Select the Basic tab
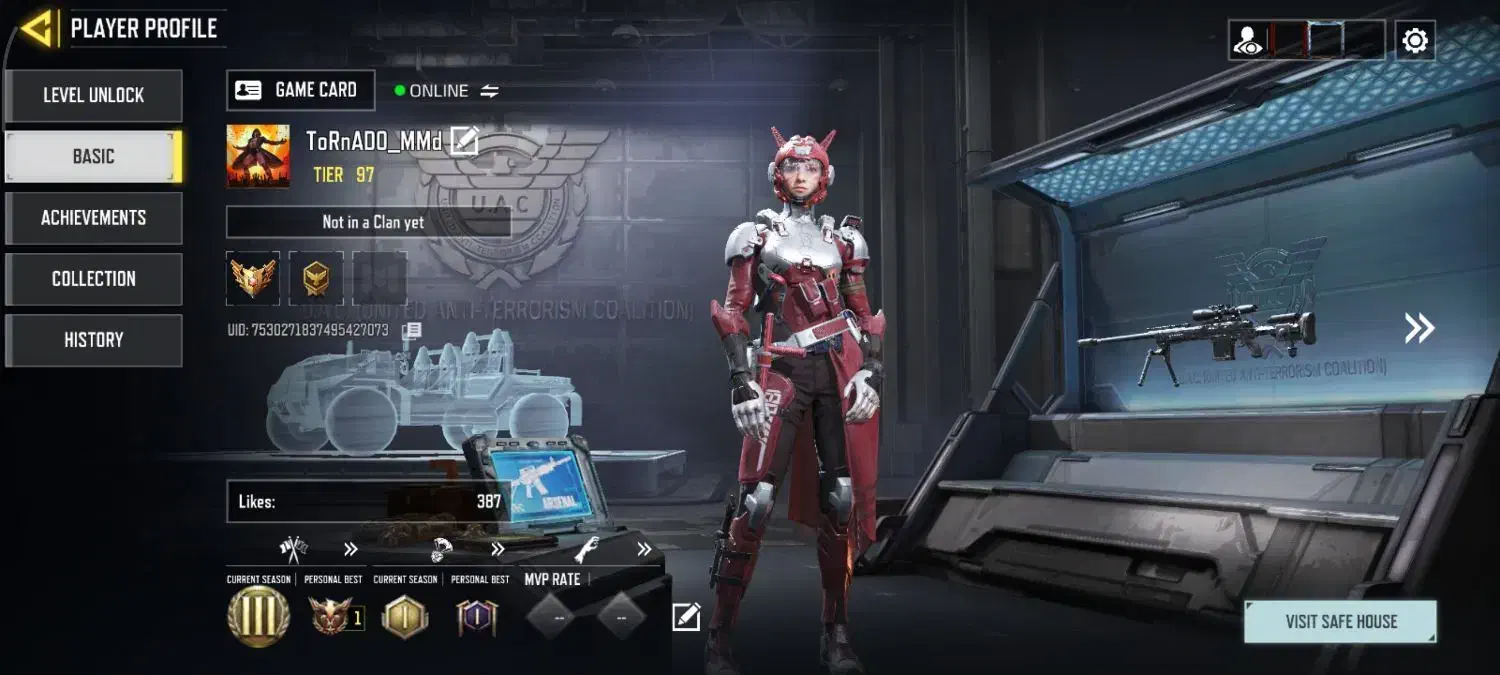Image resolution: width=1500 pixels, height=675 pixels. pos(93,157)
